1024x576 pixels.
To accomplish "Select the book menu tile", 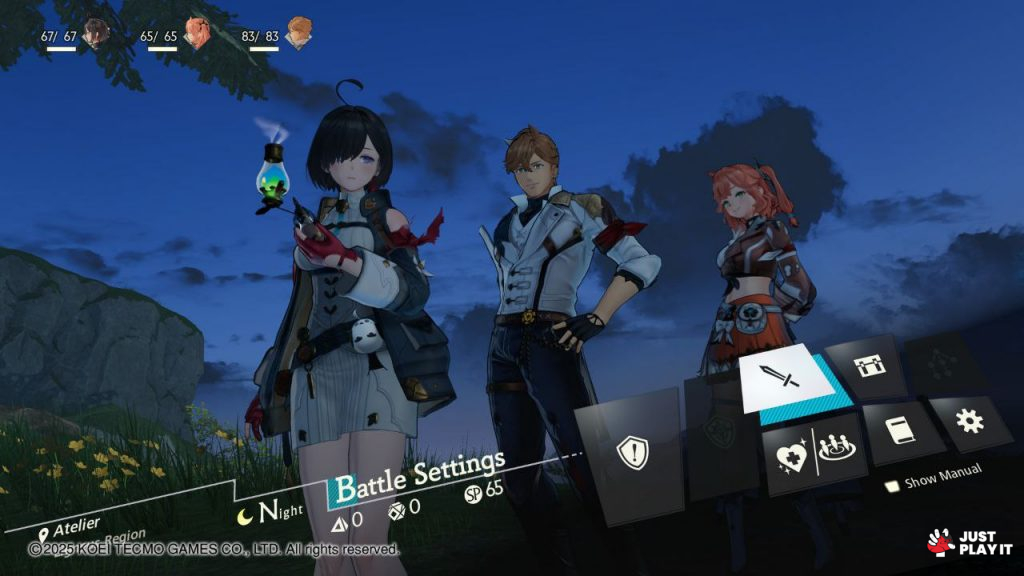I will 896,430.
